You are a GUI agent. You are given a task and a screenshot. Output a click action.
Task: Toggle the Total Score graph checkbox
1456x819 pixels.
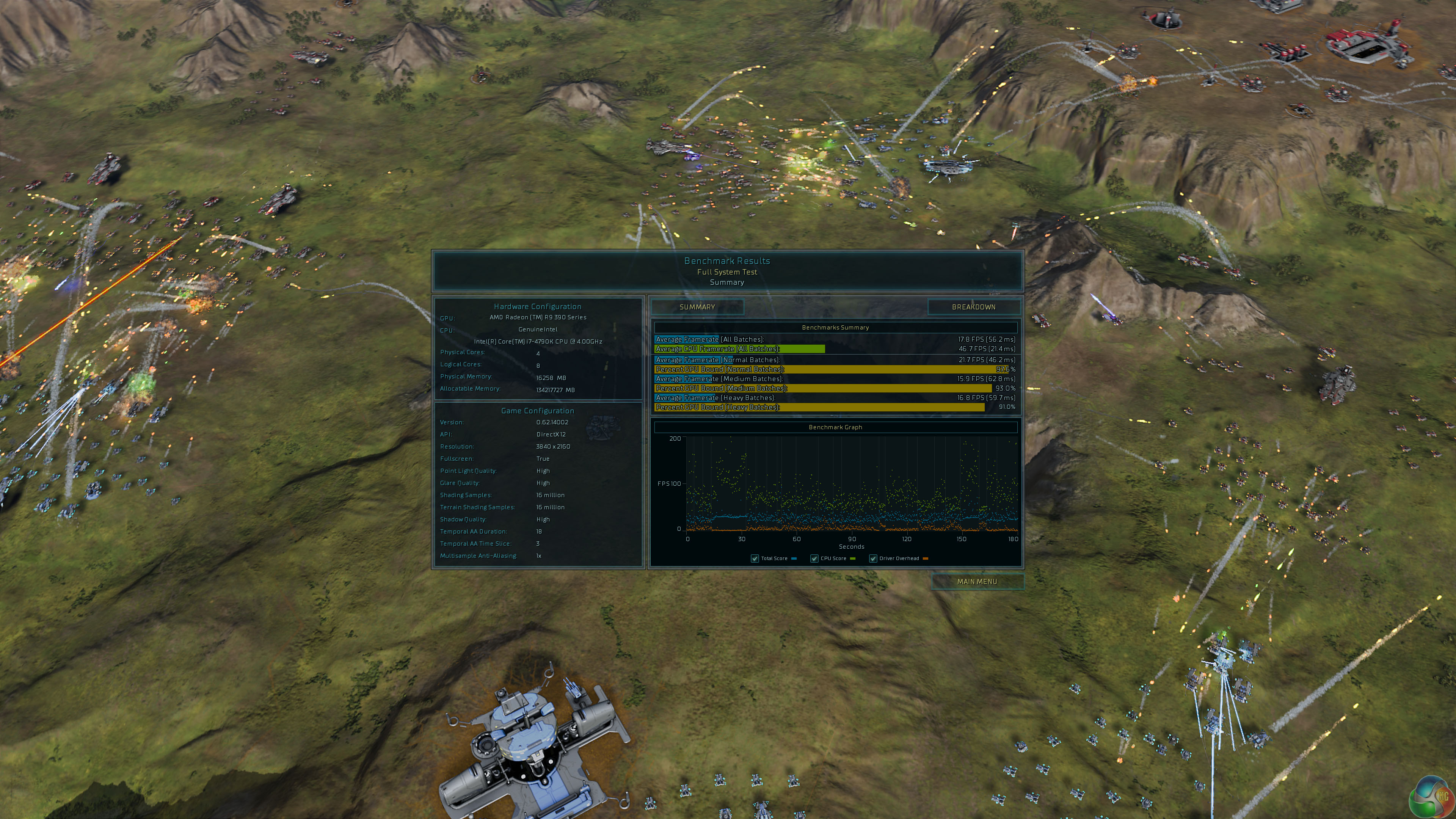(755, 559)
